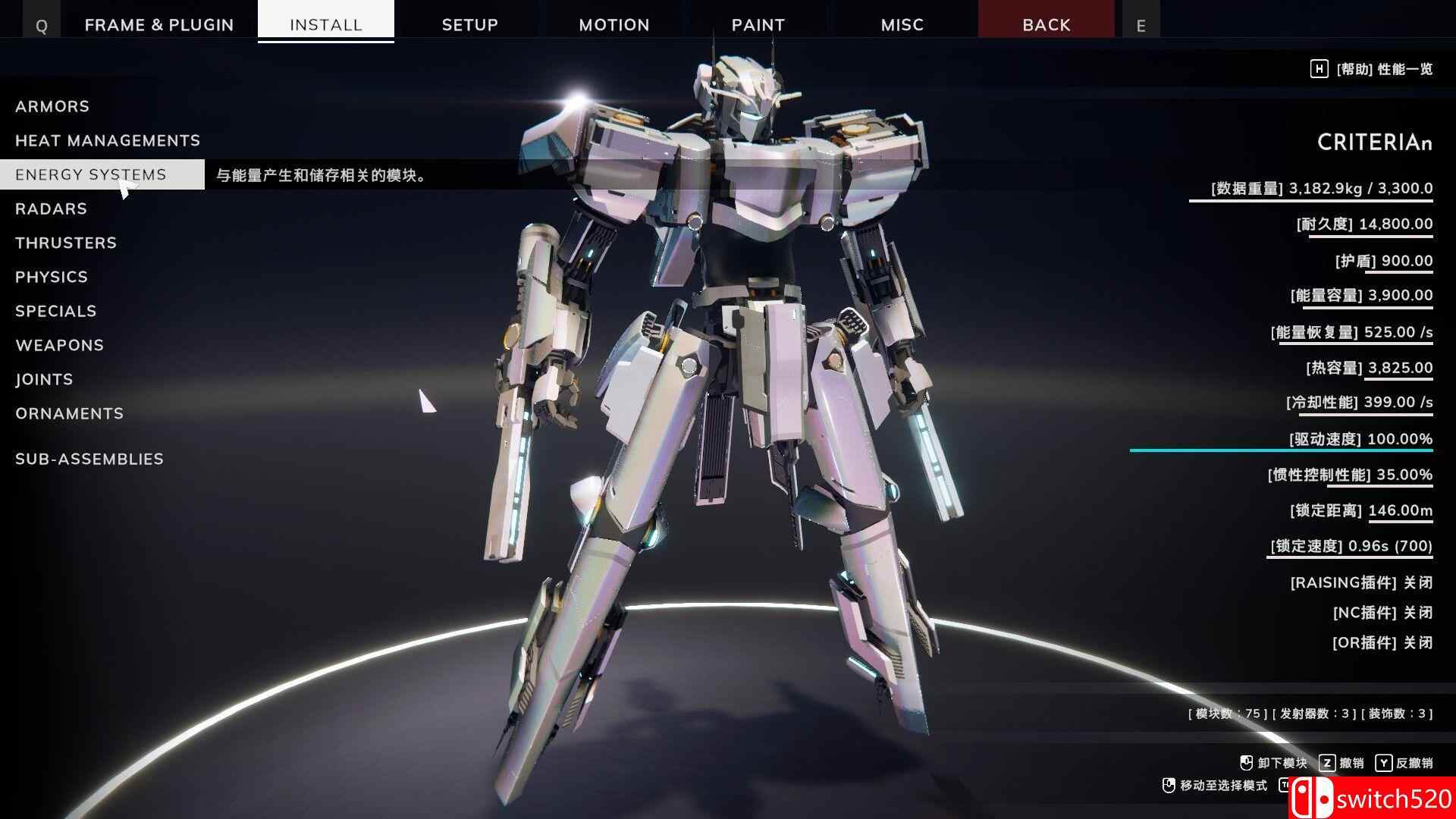The image size is (1456, 819).
Task: Open the SUB-ASSEMBLIES entry
Action: tap(89, 459)
